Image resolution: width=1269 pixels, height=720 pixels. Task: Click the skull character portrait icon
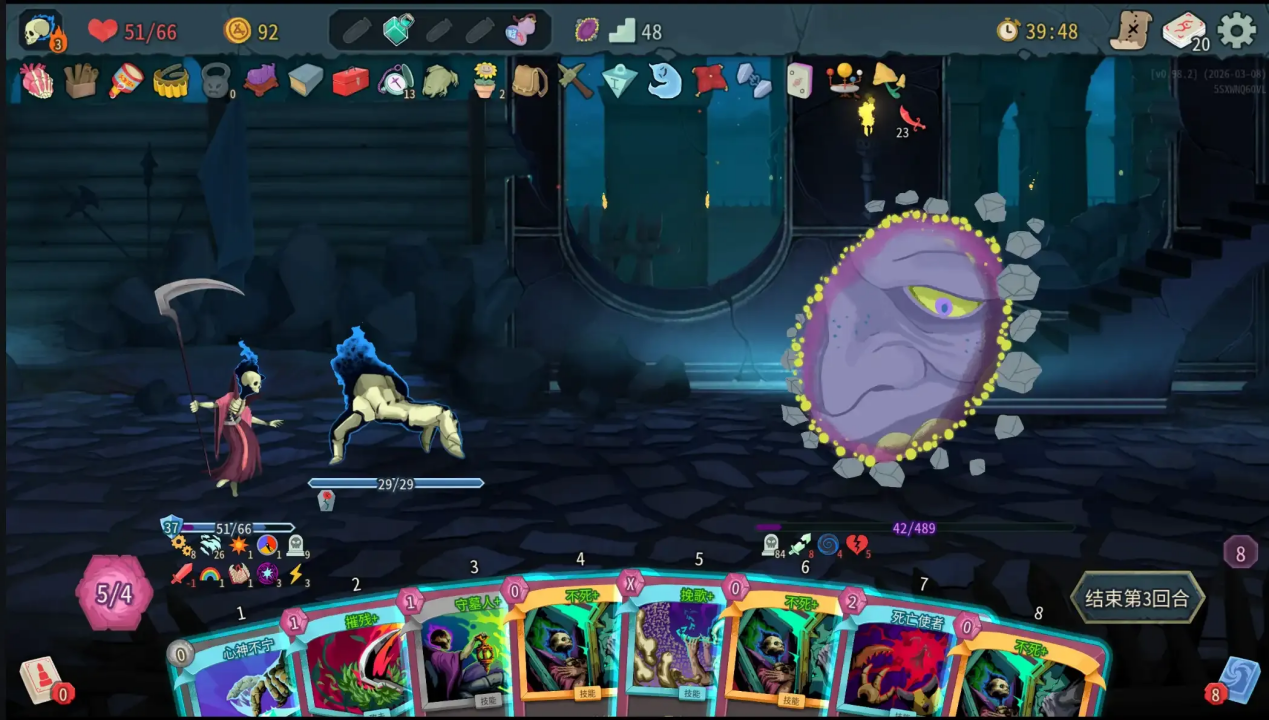[x=40, y=31]
